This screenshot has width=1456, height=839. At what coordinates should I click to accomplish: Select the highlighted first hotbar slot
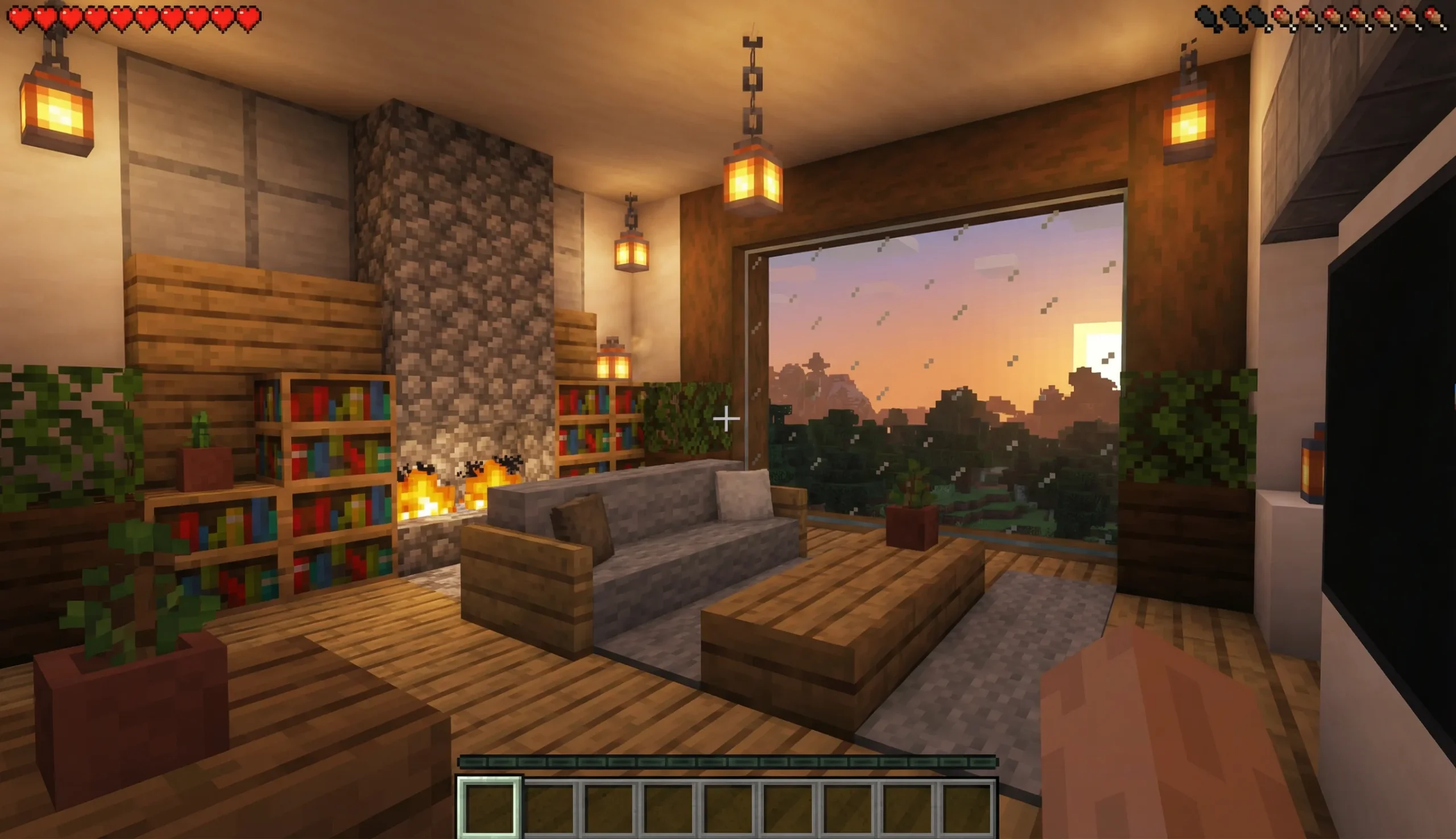[x=489, y=807]
